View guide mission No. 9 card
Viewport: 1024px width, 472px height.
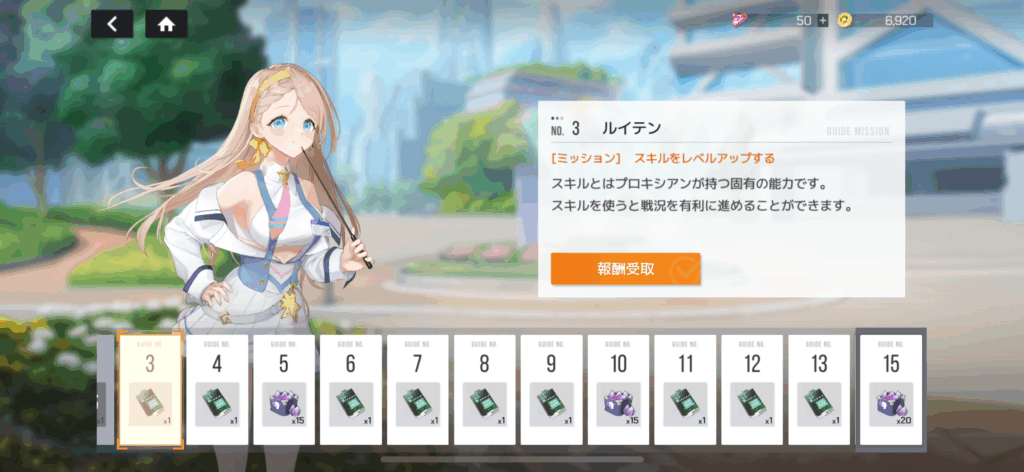(552, 388)
